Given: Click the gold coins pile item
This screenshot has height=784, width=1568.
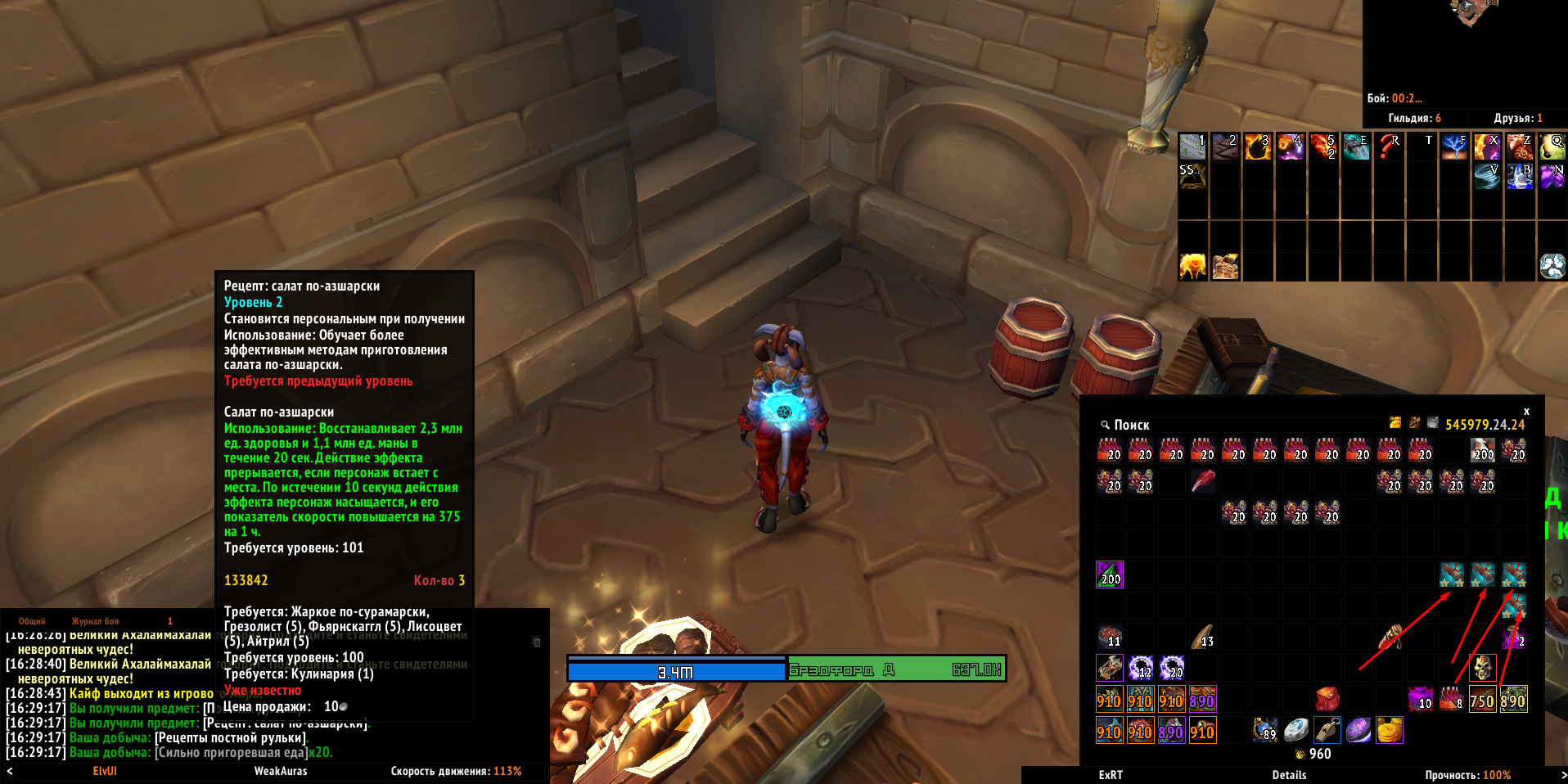Looking at the screenshot, I should click(1390, 730).
